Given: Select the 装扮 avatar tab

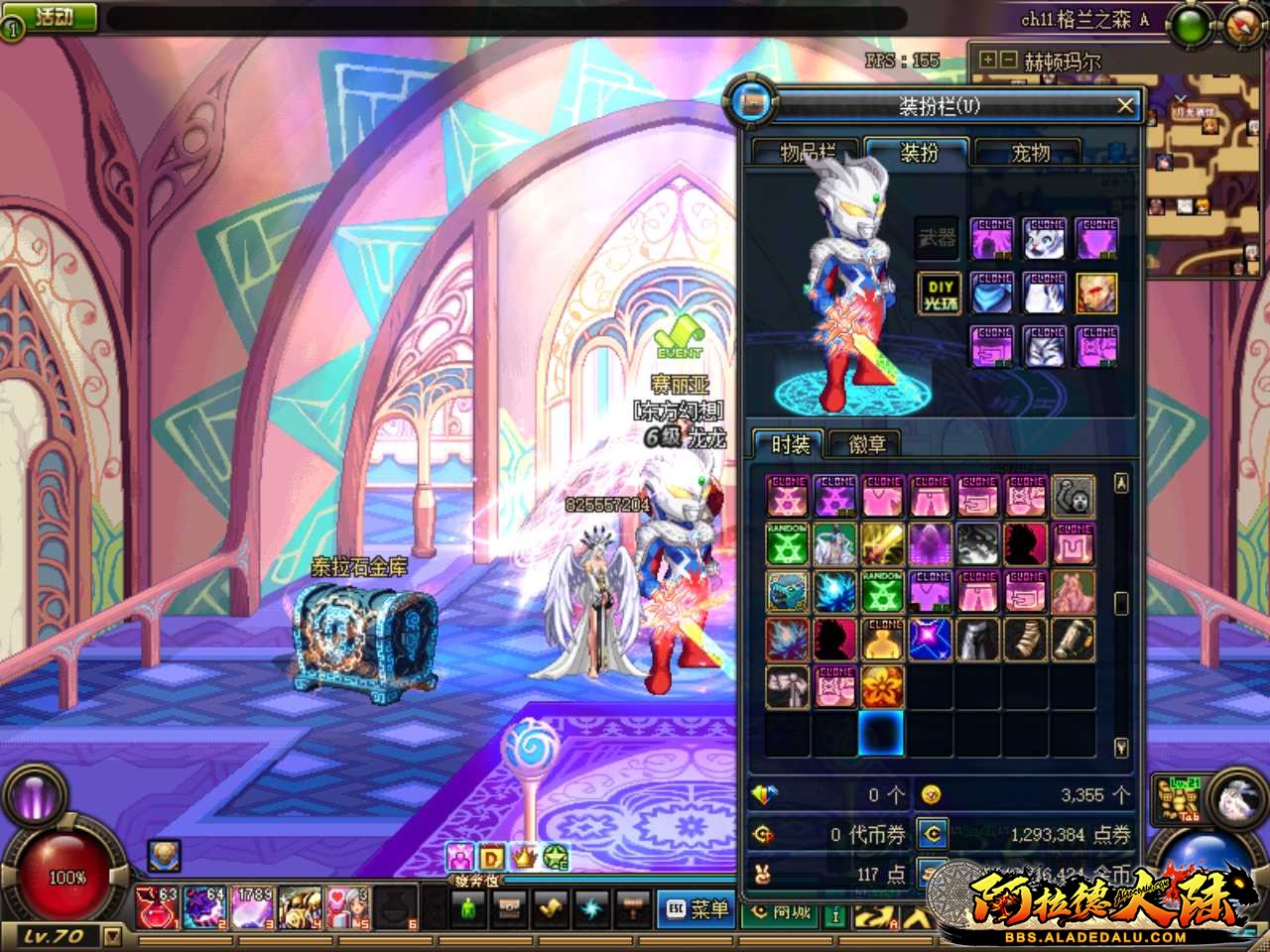Looking at the screenshot, I should click(x=918, y=153).
